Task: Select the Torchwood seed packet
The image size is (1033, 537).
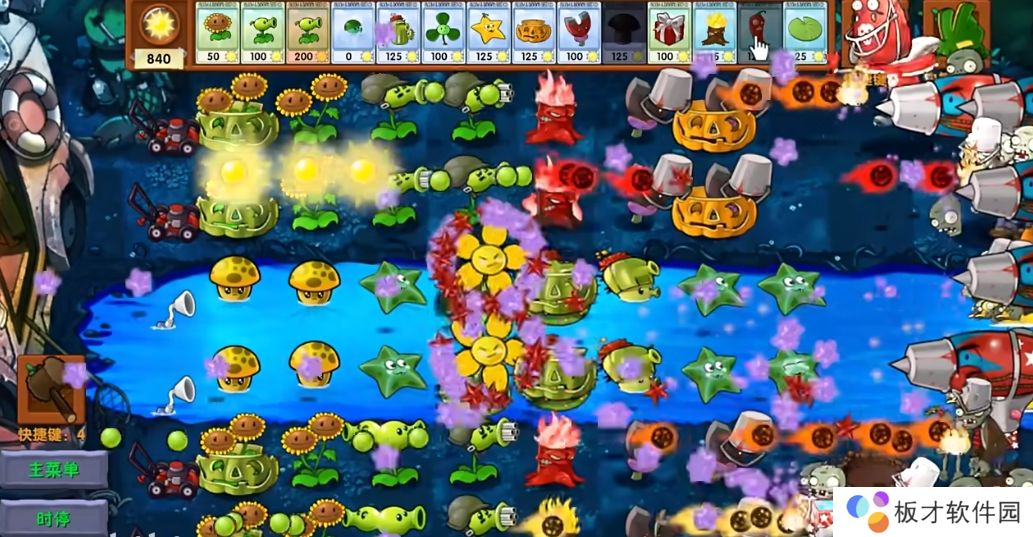Action: click(713, 34)
